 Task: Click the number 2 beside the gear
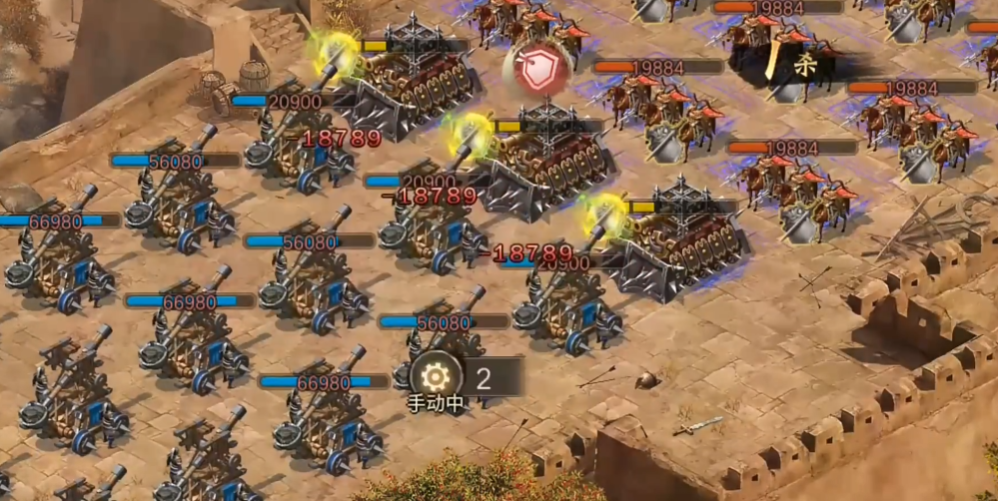[485, 377]
